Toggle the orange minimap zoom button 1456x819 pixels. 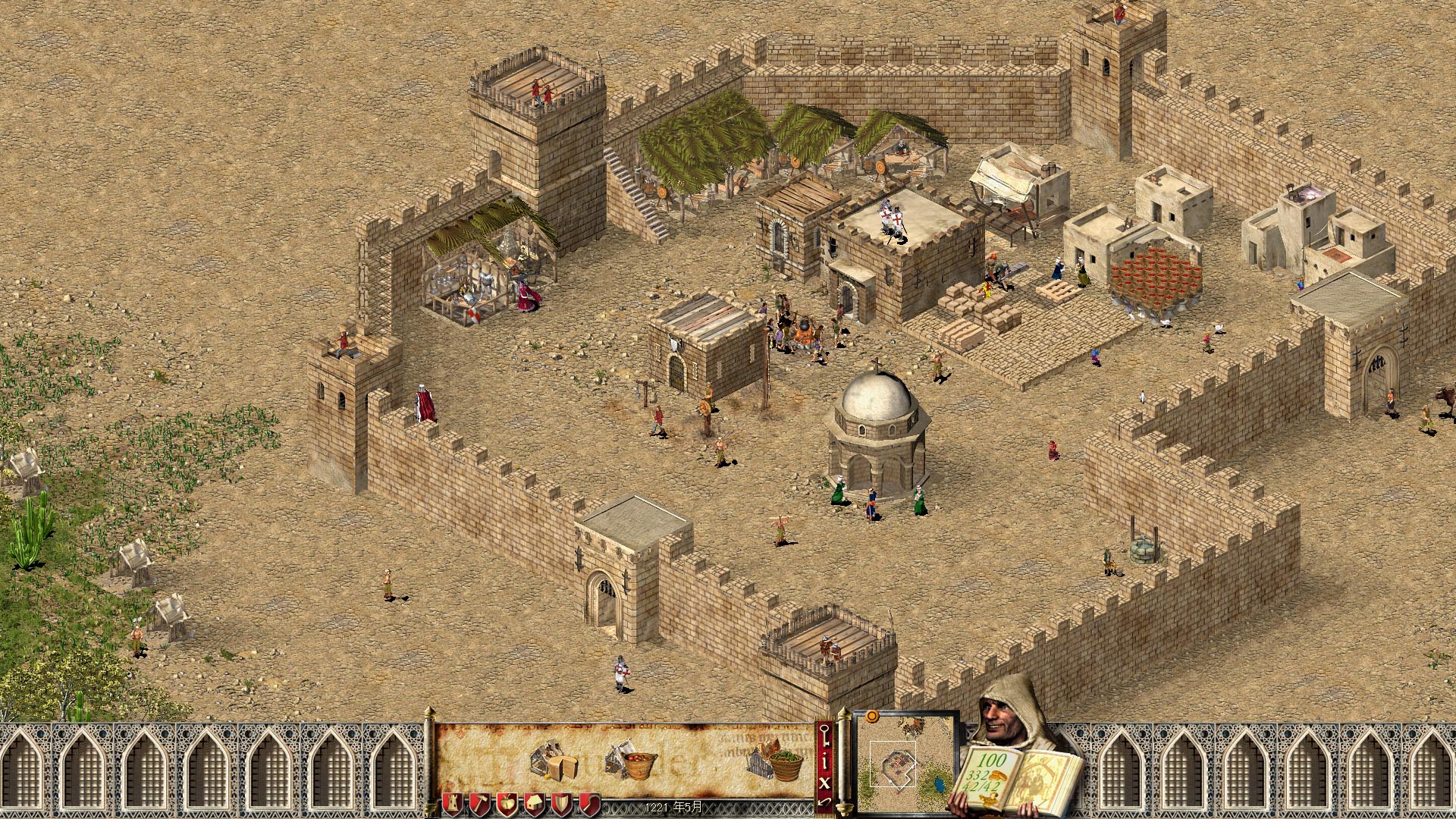[872, 716]
